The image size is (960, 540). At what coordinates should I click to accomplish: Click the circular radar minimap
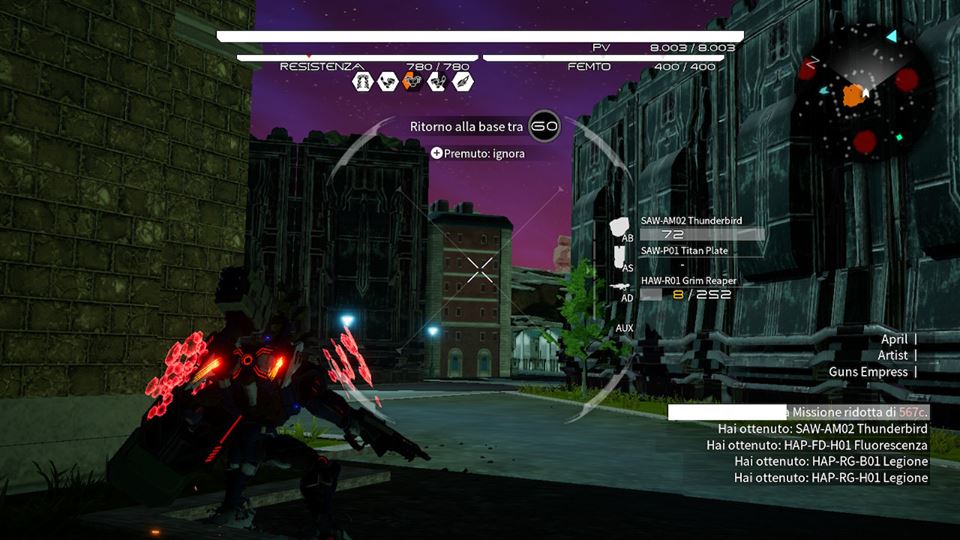tap(863, 93)
